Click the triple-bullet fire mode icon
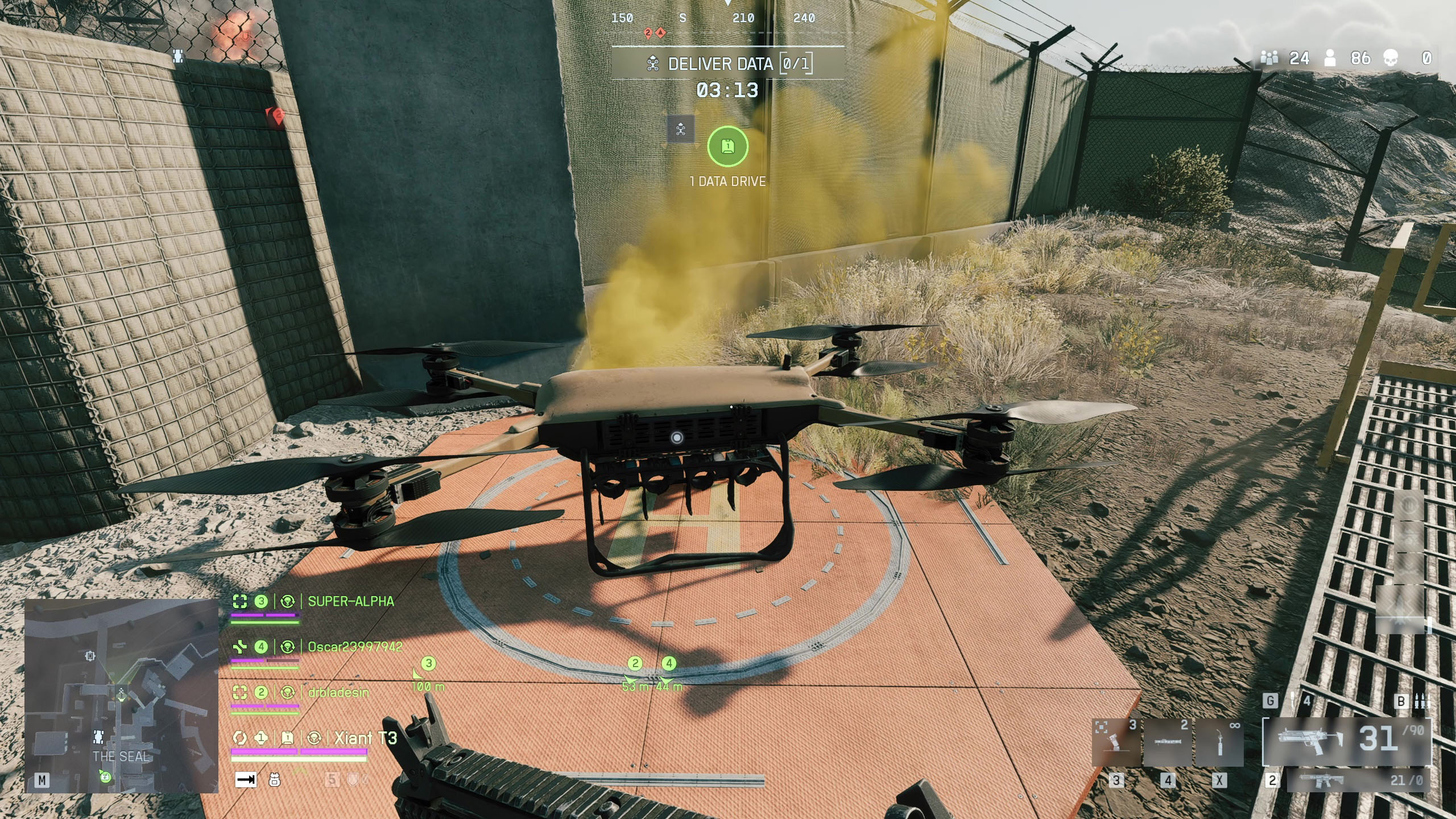Viewport: 1456px width, 819px height. pyautogui.click(x=1422, y=701)
